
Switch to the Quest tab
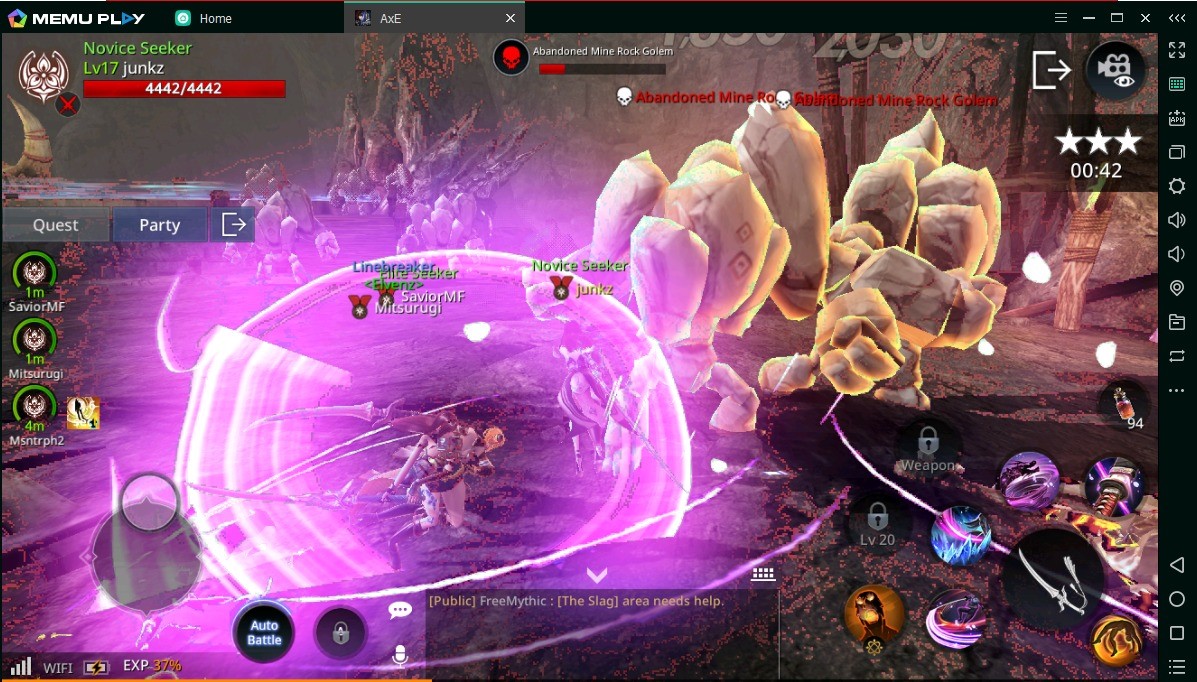click(x=55, y=225)
